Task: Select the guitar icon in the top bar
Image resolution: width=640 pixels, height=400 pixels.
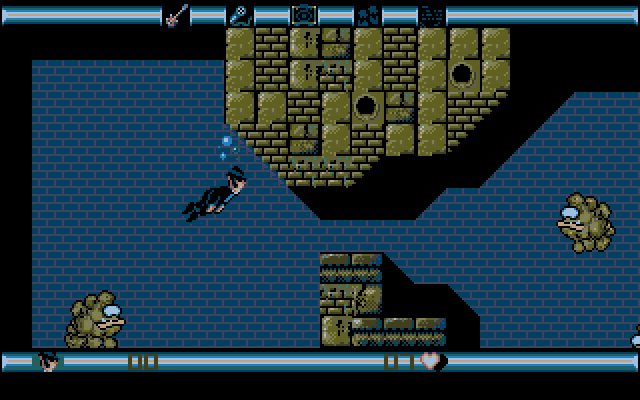Action: [x=175, y=15]
